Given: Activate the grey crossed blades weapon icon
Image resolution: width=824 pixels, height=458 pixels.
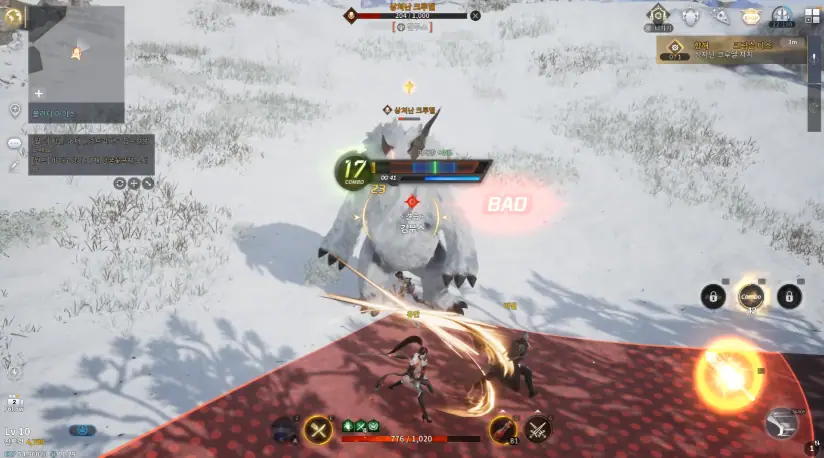Looking at the screenshot, I should 539,429.
